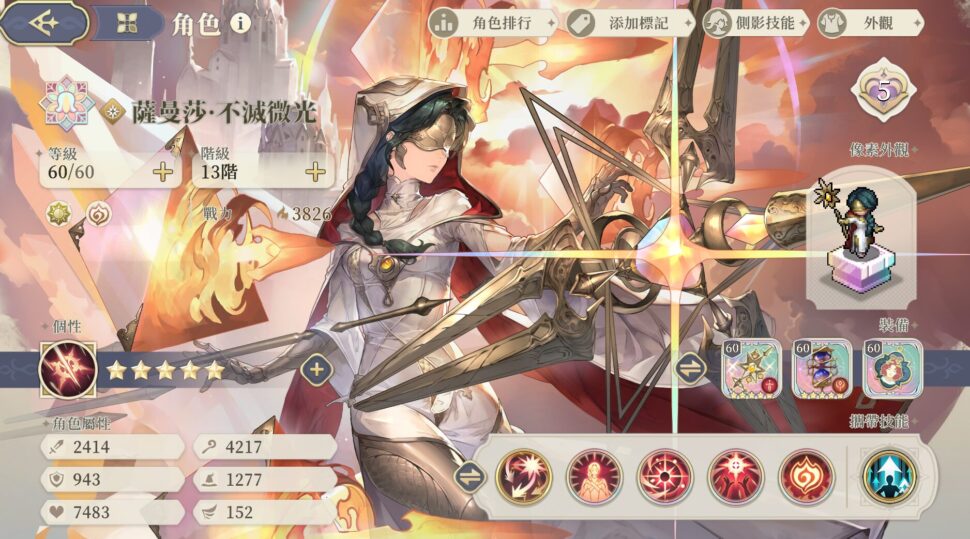This screenshot has width=970, height=539.
Task: Swap equipment with the arrows button
Action: 692,368
